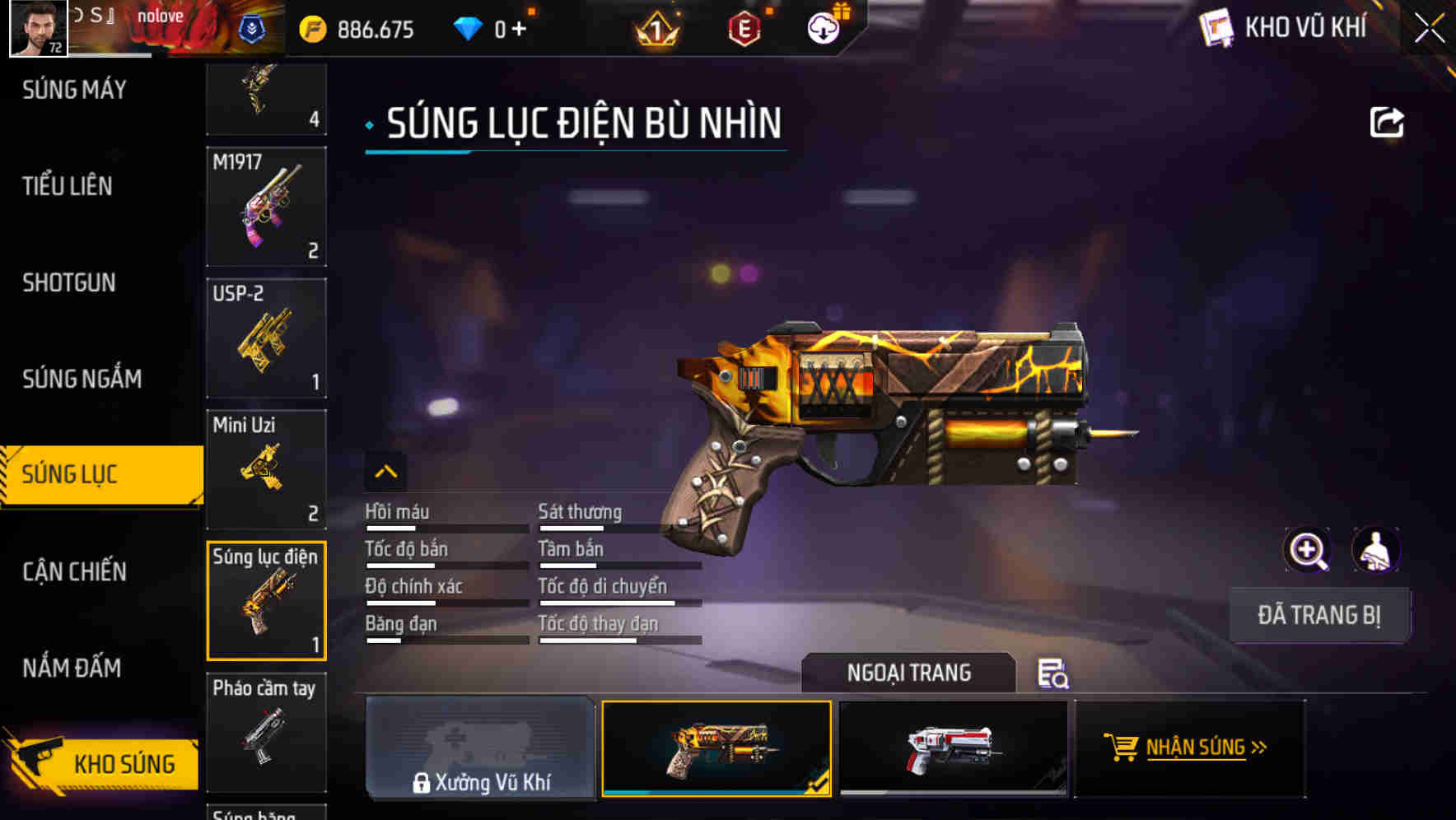This screenshot has width=1456, height=820.
Task: Open skin search icon beside Ngoại Trang
Action: 1054,675
